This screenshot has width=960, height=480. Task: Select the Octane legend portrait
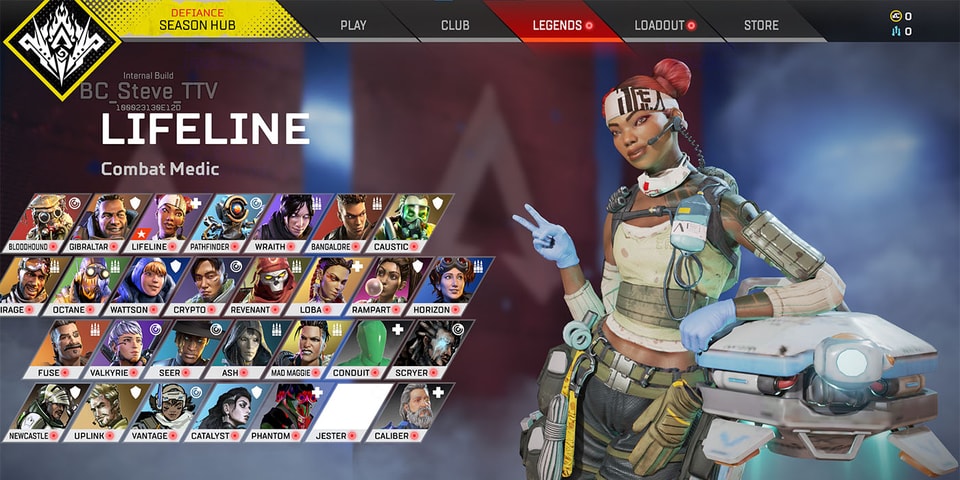coord(83,284)
